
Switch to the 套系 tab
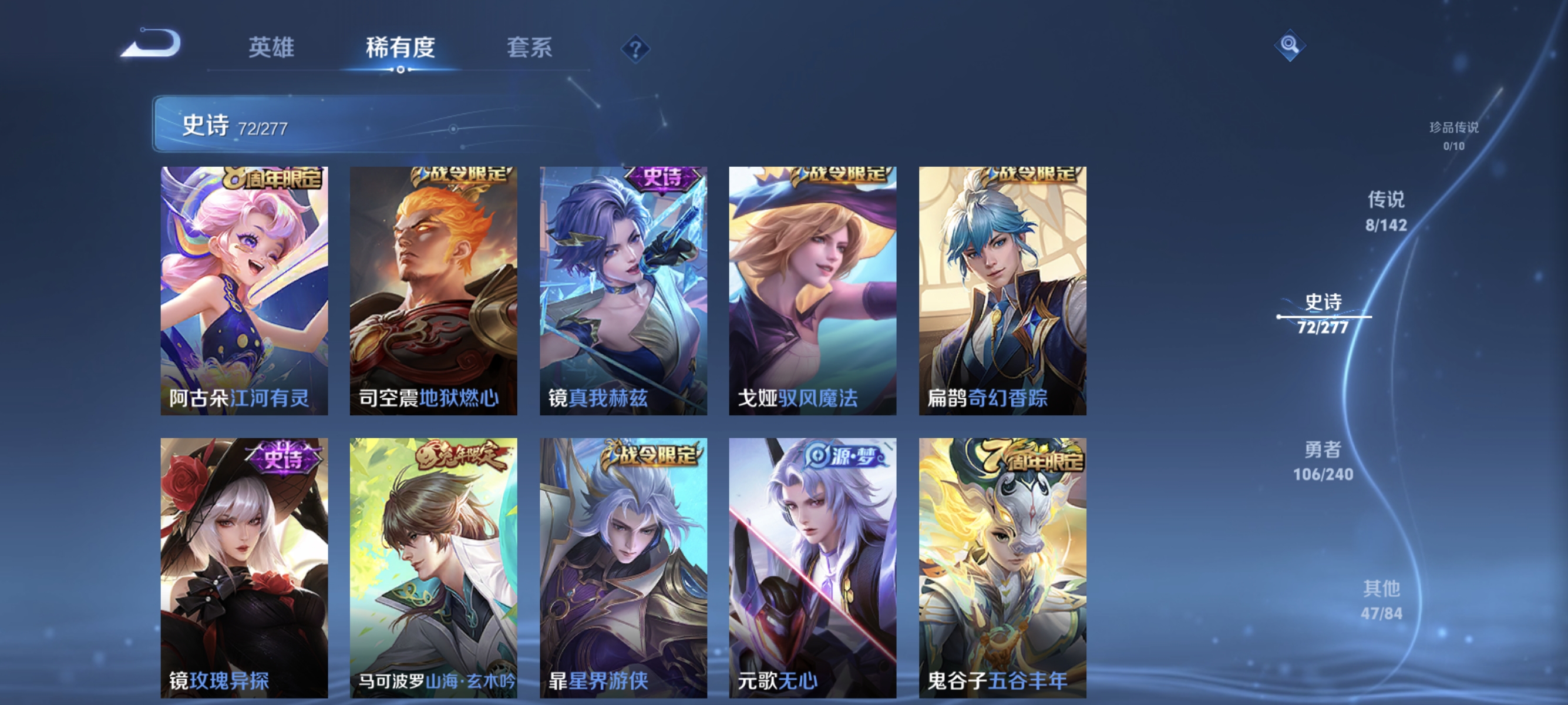pyautogui.click(x=531, y=48)
